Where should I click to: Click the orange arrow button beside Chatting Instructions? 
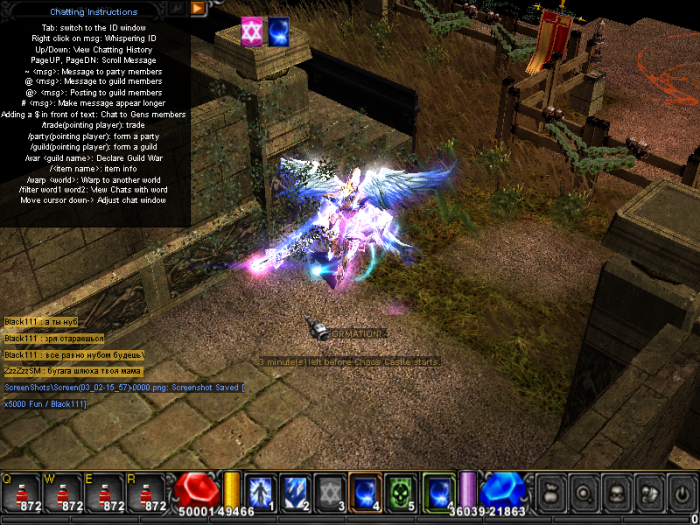[198, 8]
